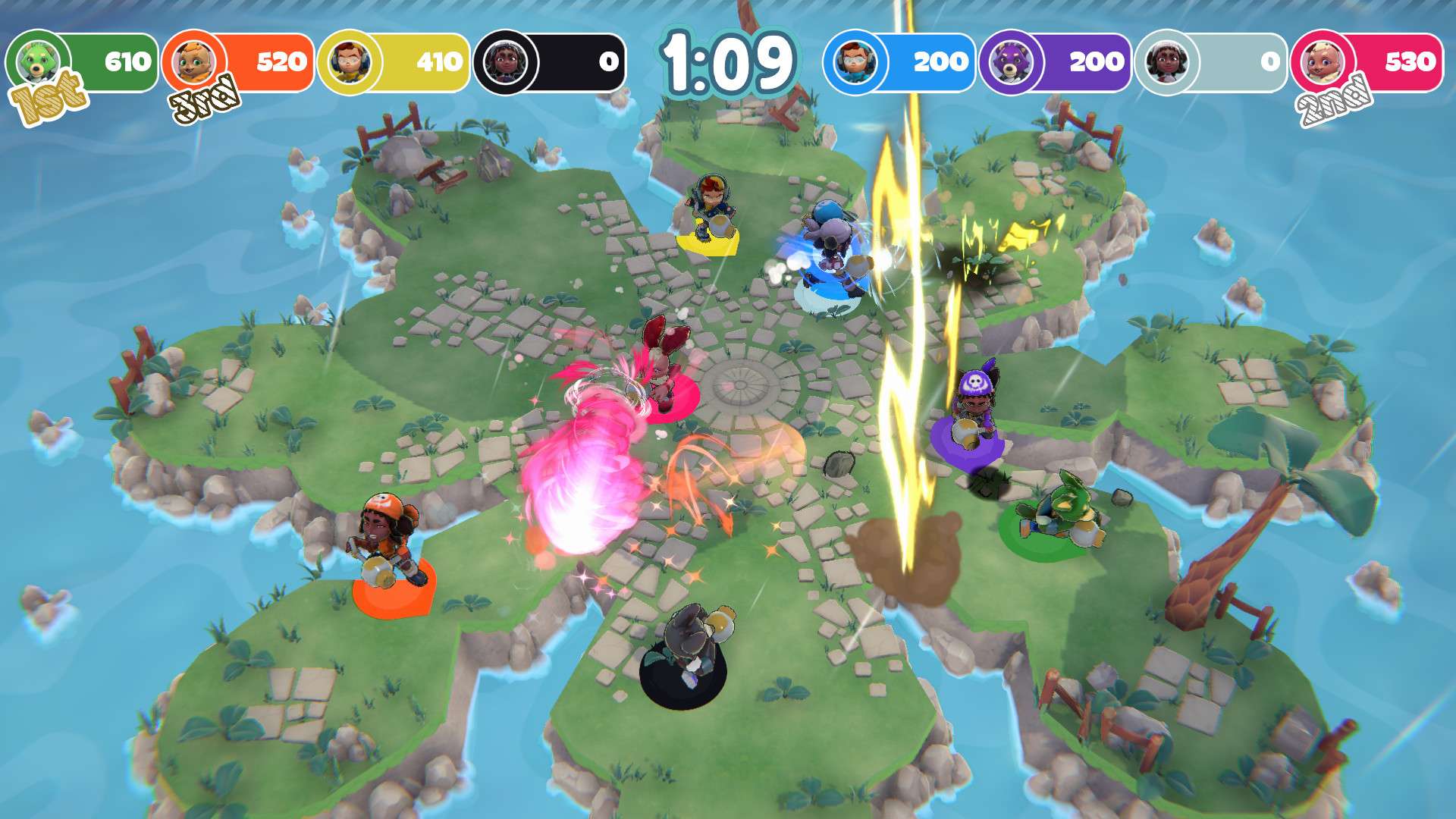
Task: Click the blue player's portrait icon
Action: coord(855,59)
